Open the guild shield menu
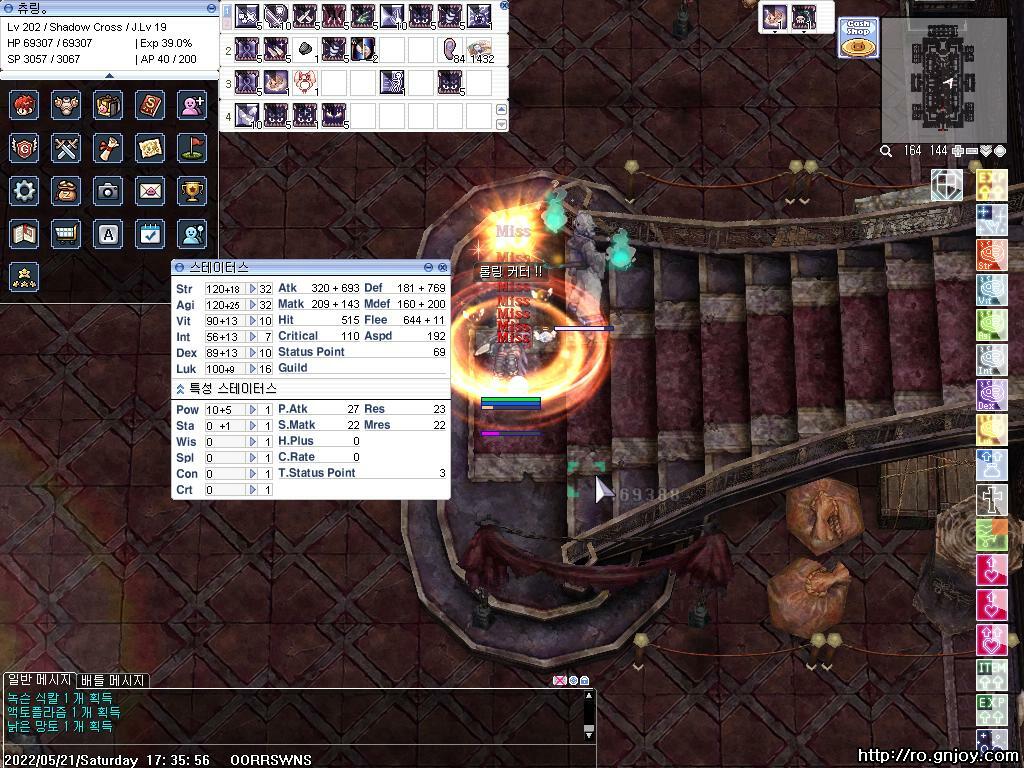1024x768 pixels. [x=24, y=148]
